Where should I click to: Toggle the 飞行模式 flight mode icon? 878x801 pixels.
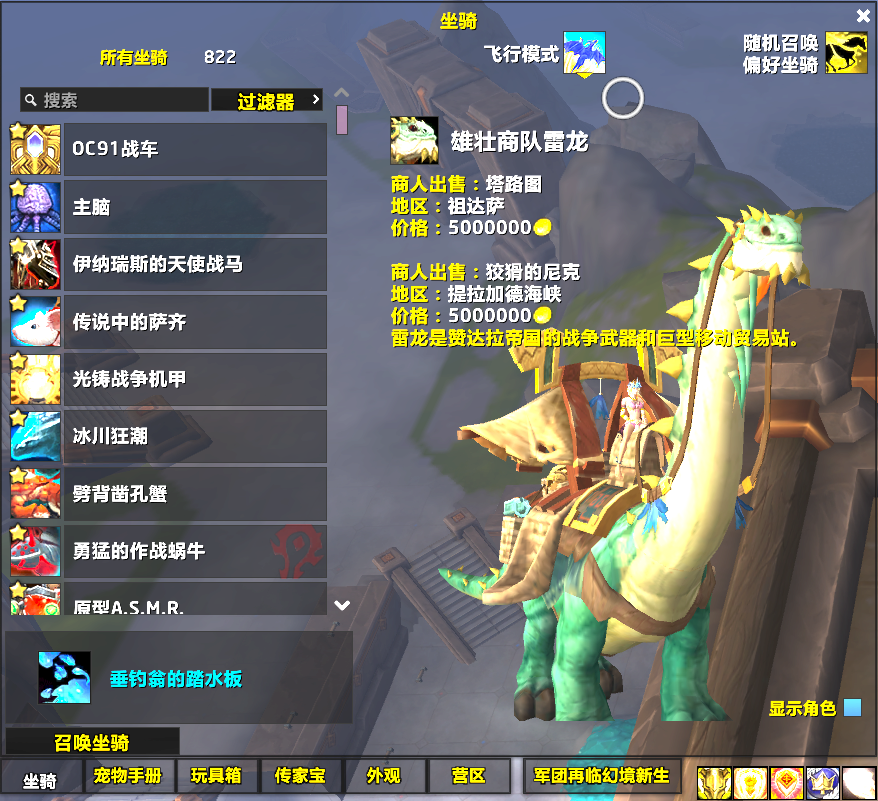584,53
